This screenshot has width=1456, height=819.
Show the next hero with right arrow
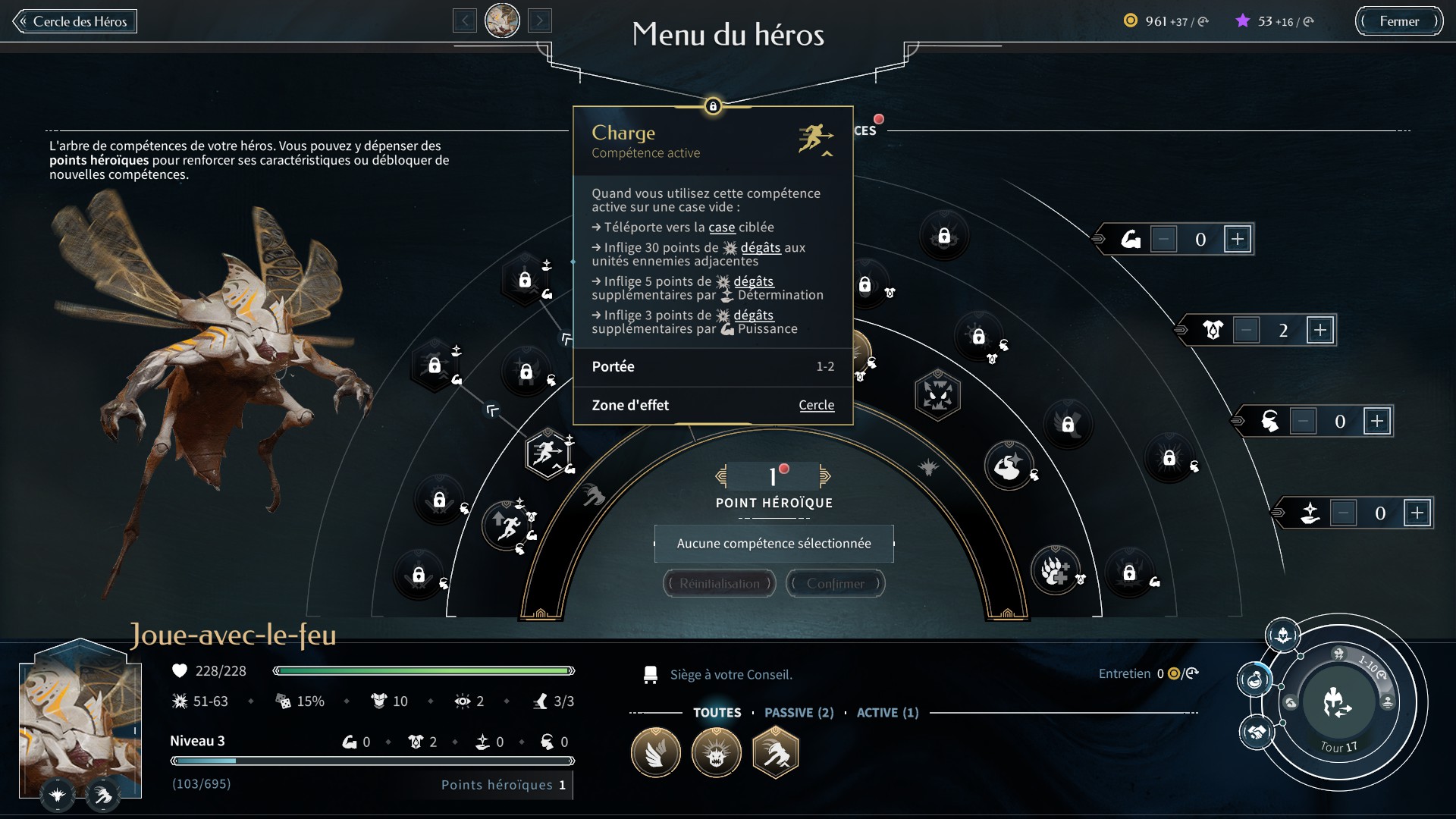(x=540, y=20)
